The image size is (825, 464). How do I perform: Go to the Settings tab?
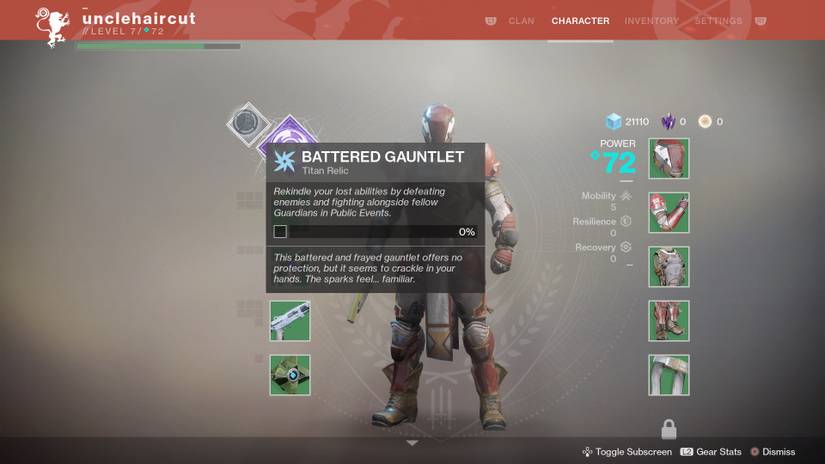pyautogui.click(x=718, y=21)
